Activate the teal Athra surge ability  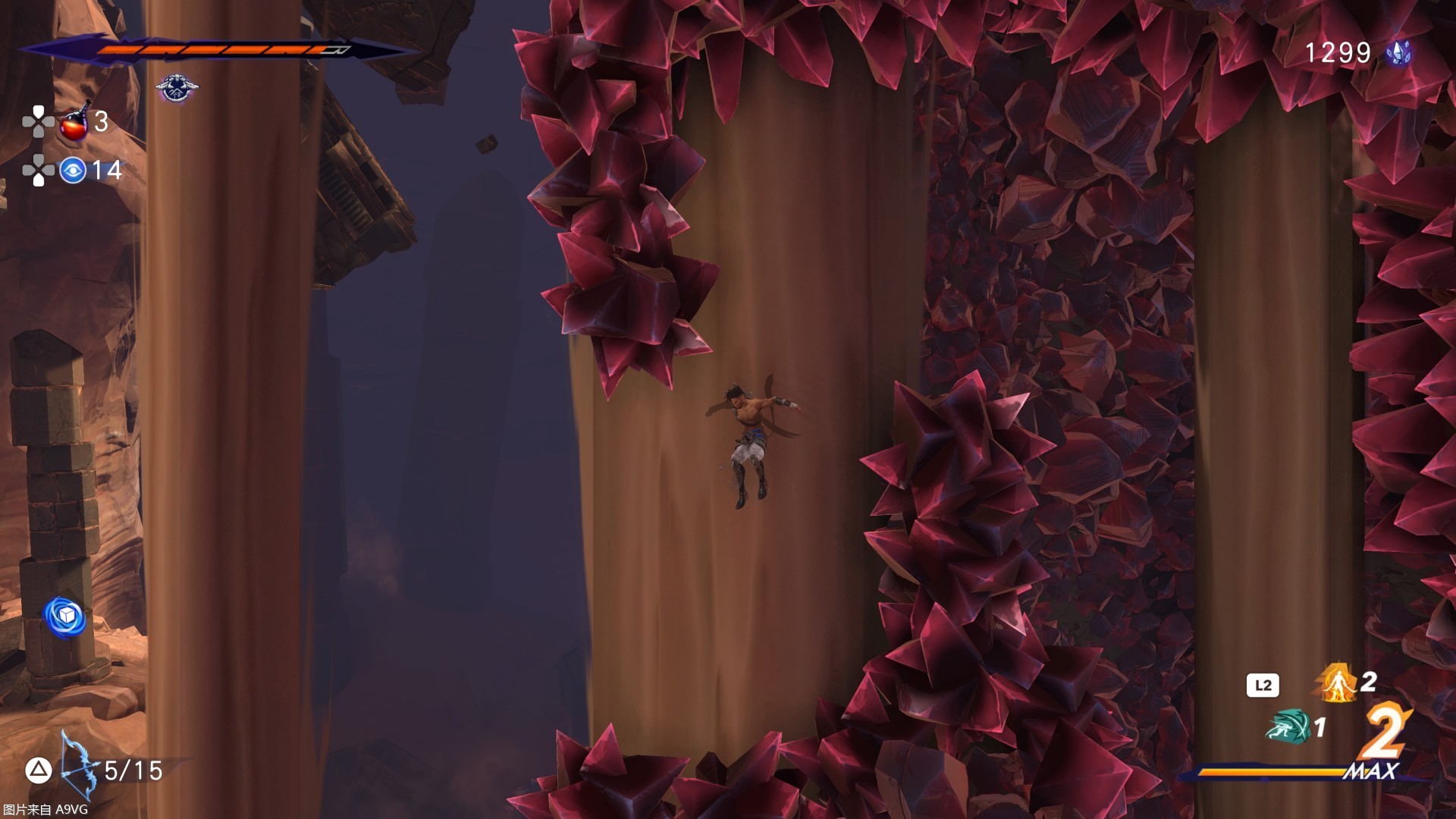tap(1288, 726)
